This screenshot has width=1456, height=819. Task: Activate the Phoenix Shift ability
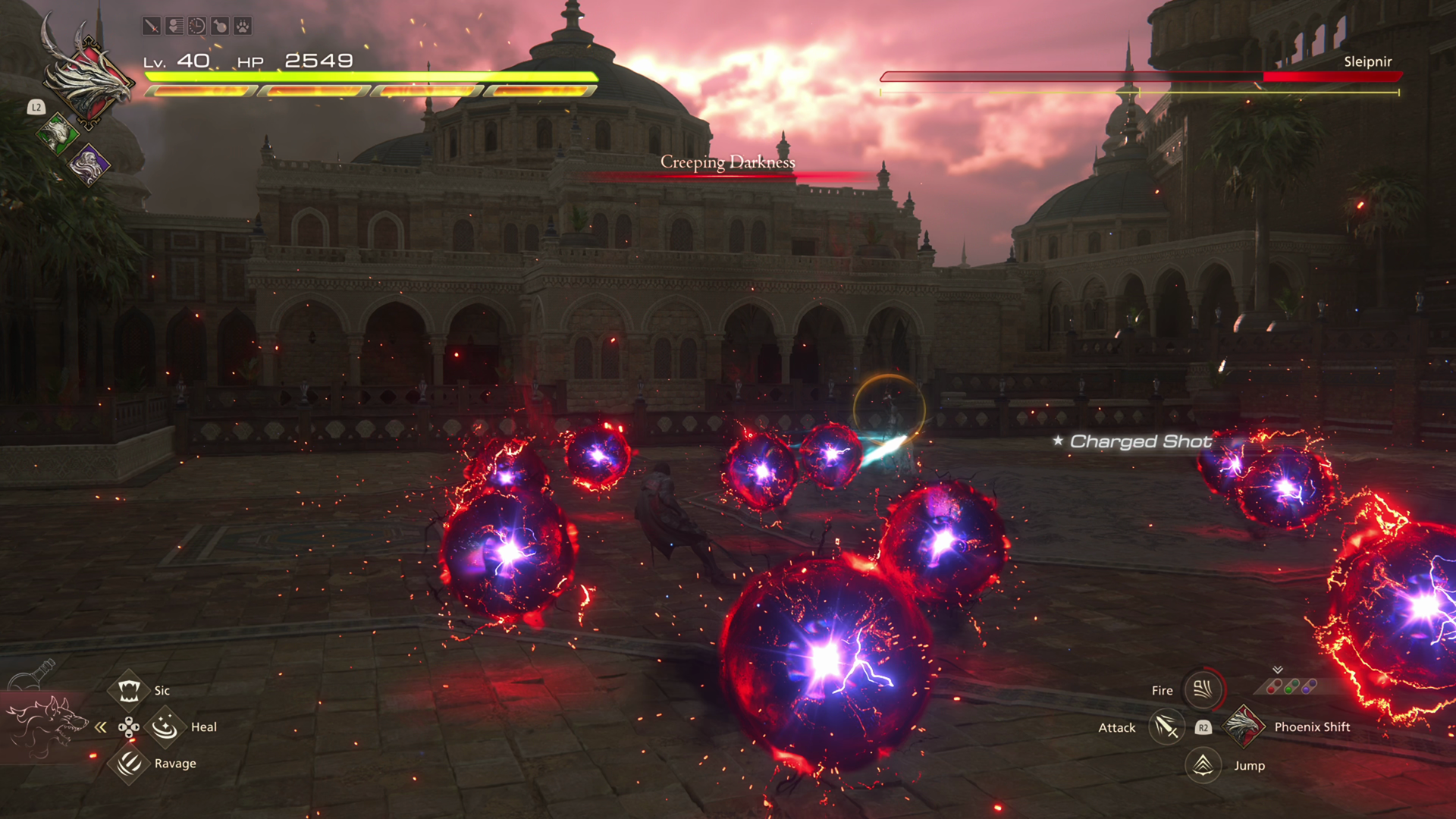coord(1244,726)
